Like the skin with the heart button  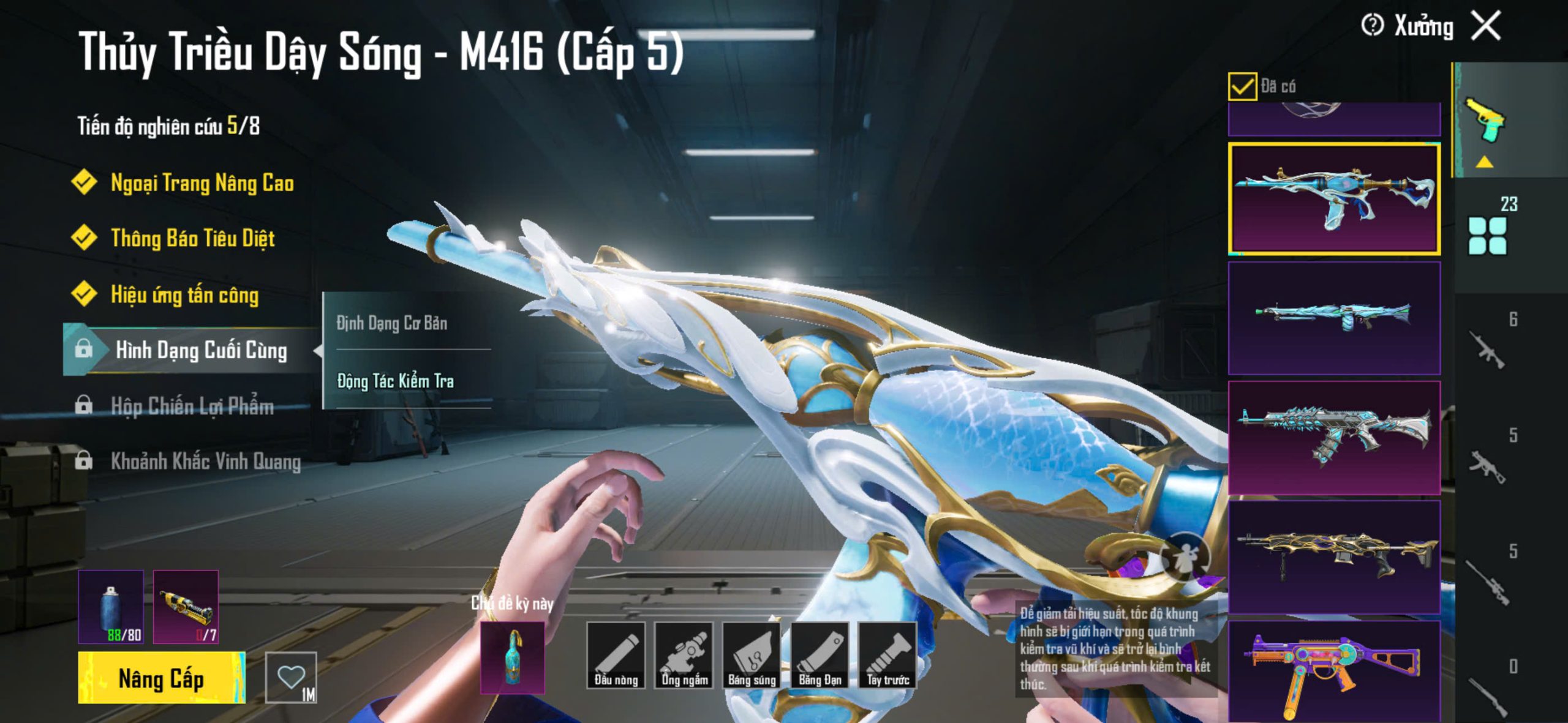291,677
